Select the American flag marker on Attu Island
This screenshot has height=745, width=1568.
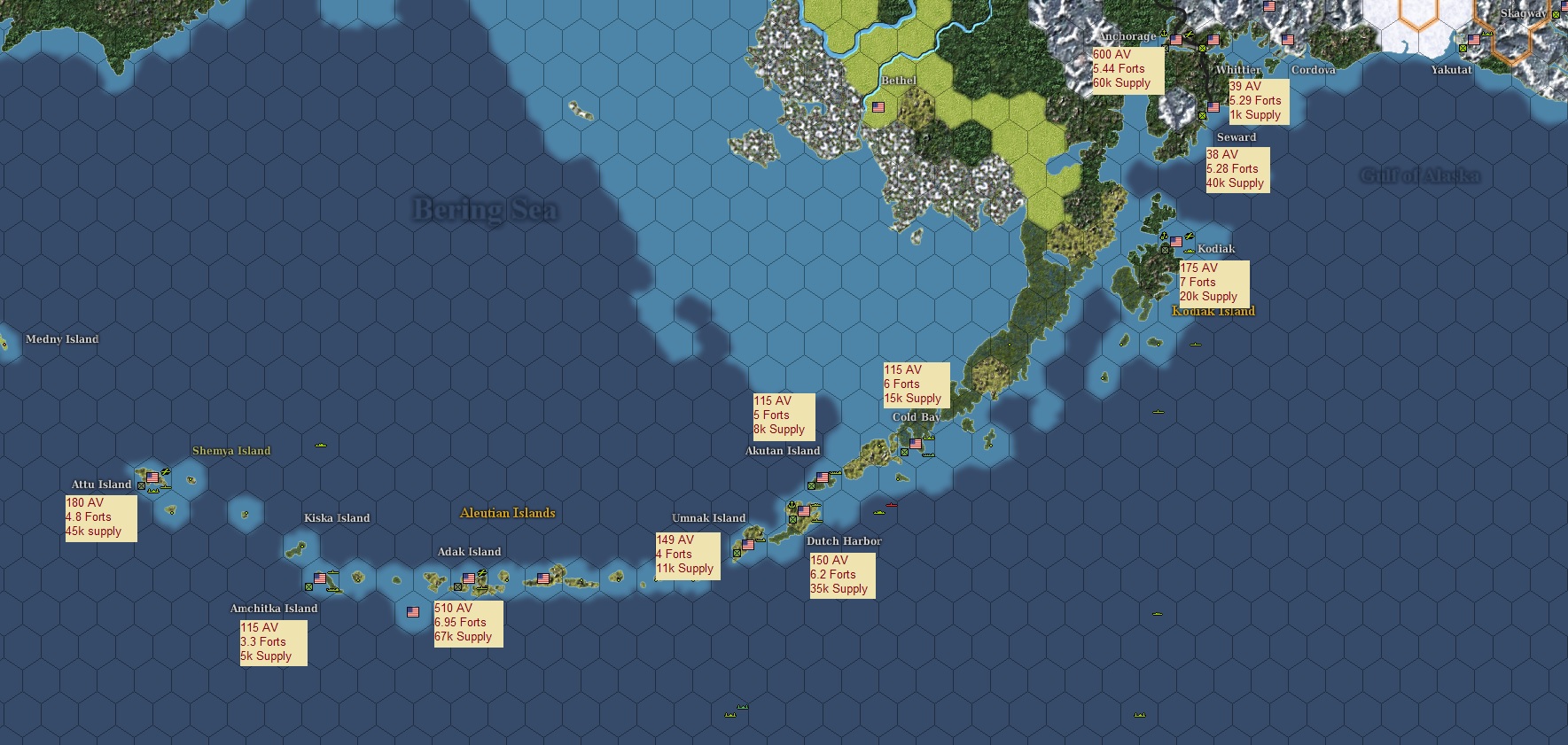click(152, 478)
